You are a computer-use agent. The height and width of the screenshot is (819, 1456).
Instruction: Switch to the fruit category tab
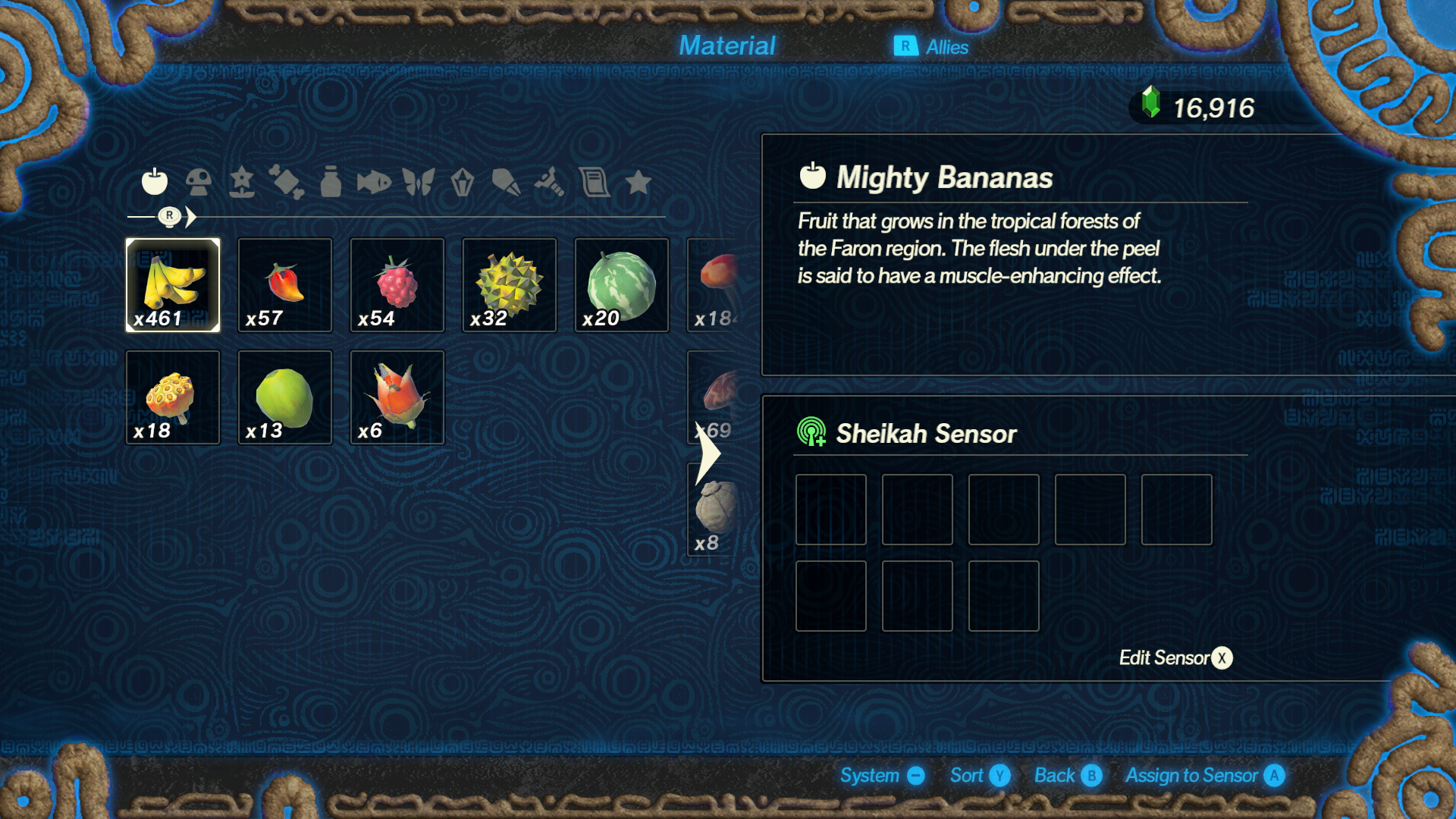click(155, 182)
